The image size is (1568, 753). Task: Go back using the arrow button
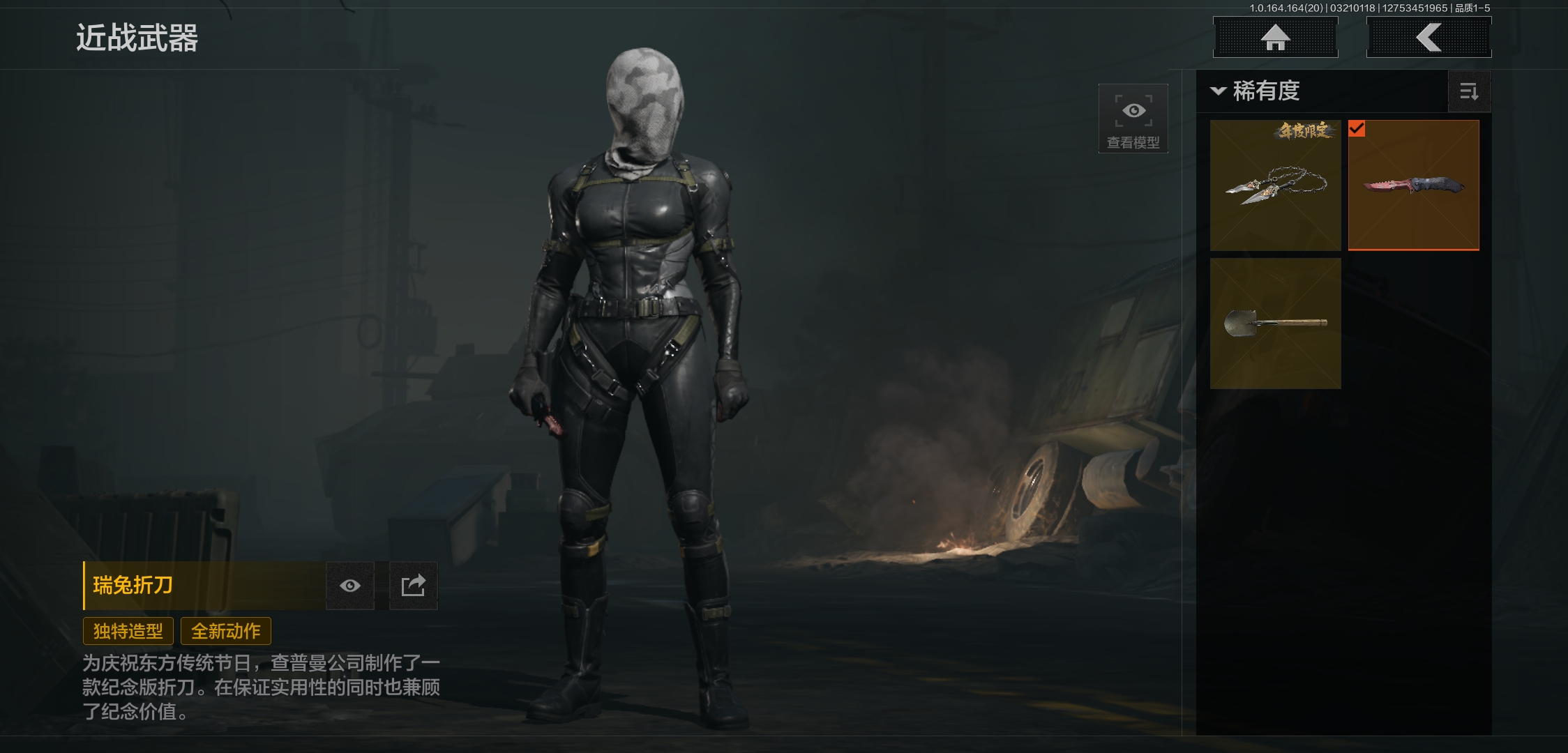[1428, 38]
